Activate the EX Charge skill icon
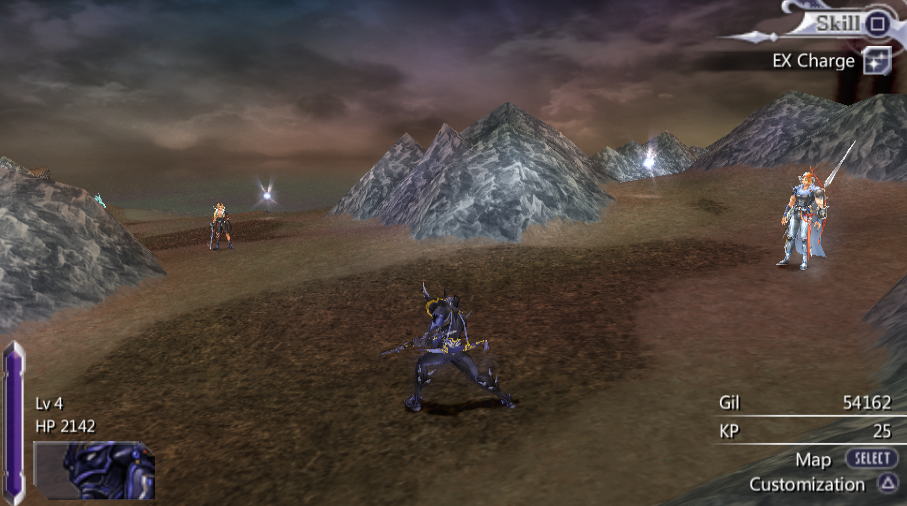The image size is (907, 506). (x=877, y=60)
